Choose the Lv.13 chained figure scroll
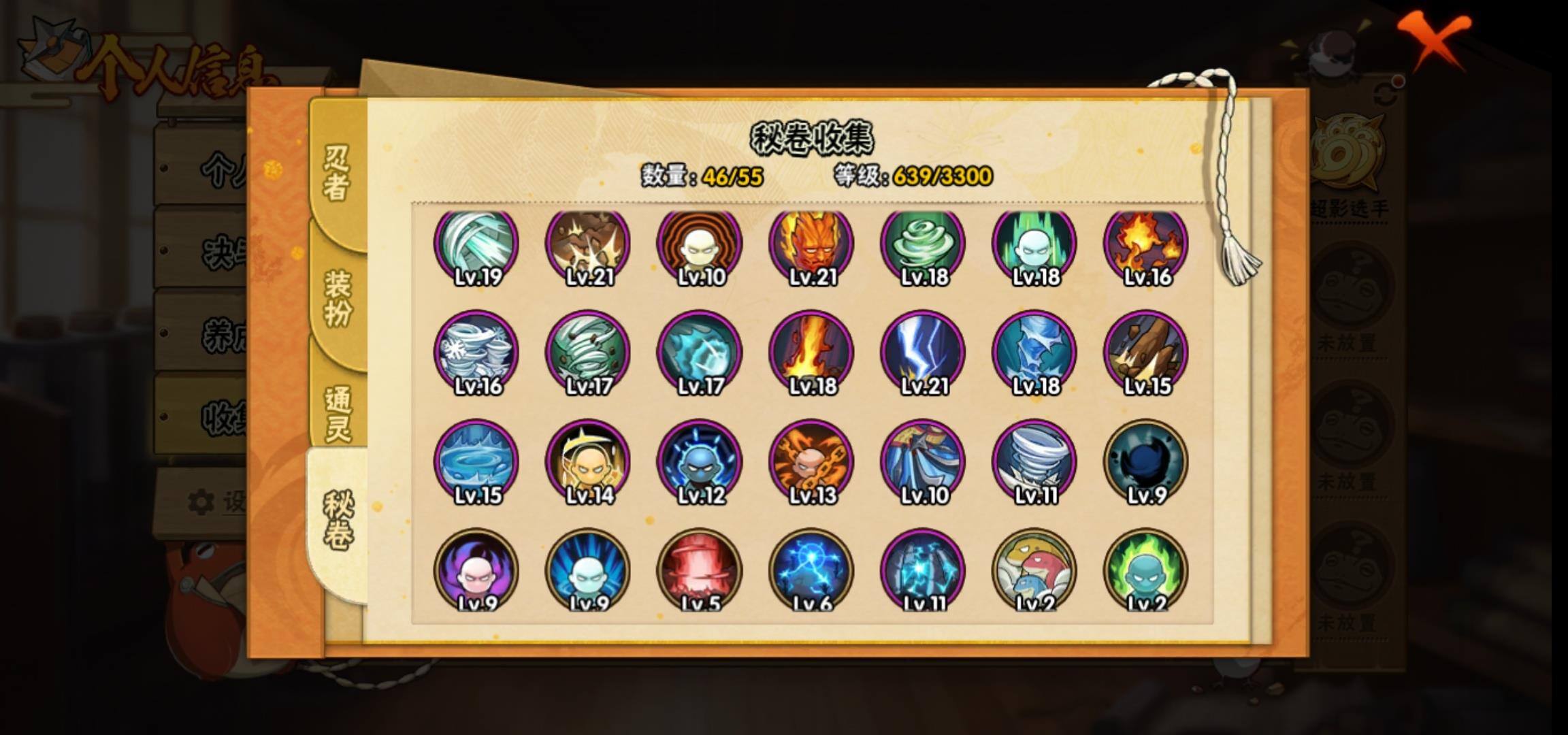 point(811,461)
